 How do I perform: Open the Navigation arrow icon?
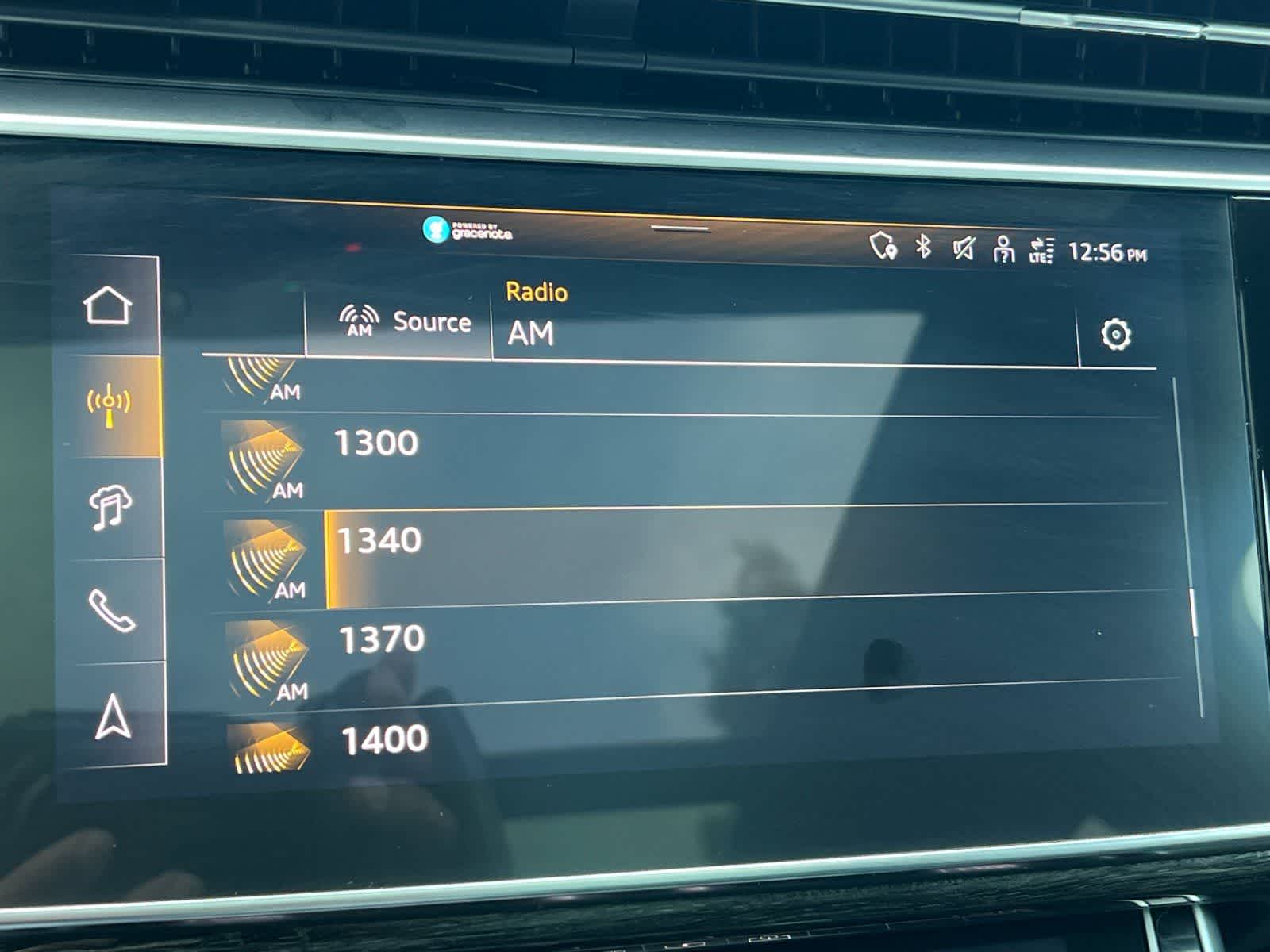[113, 716]
